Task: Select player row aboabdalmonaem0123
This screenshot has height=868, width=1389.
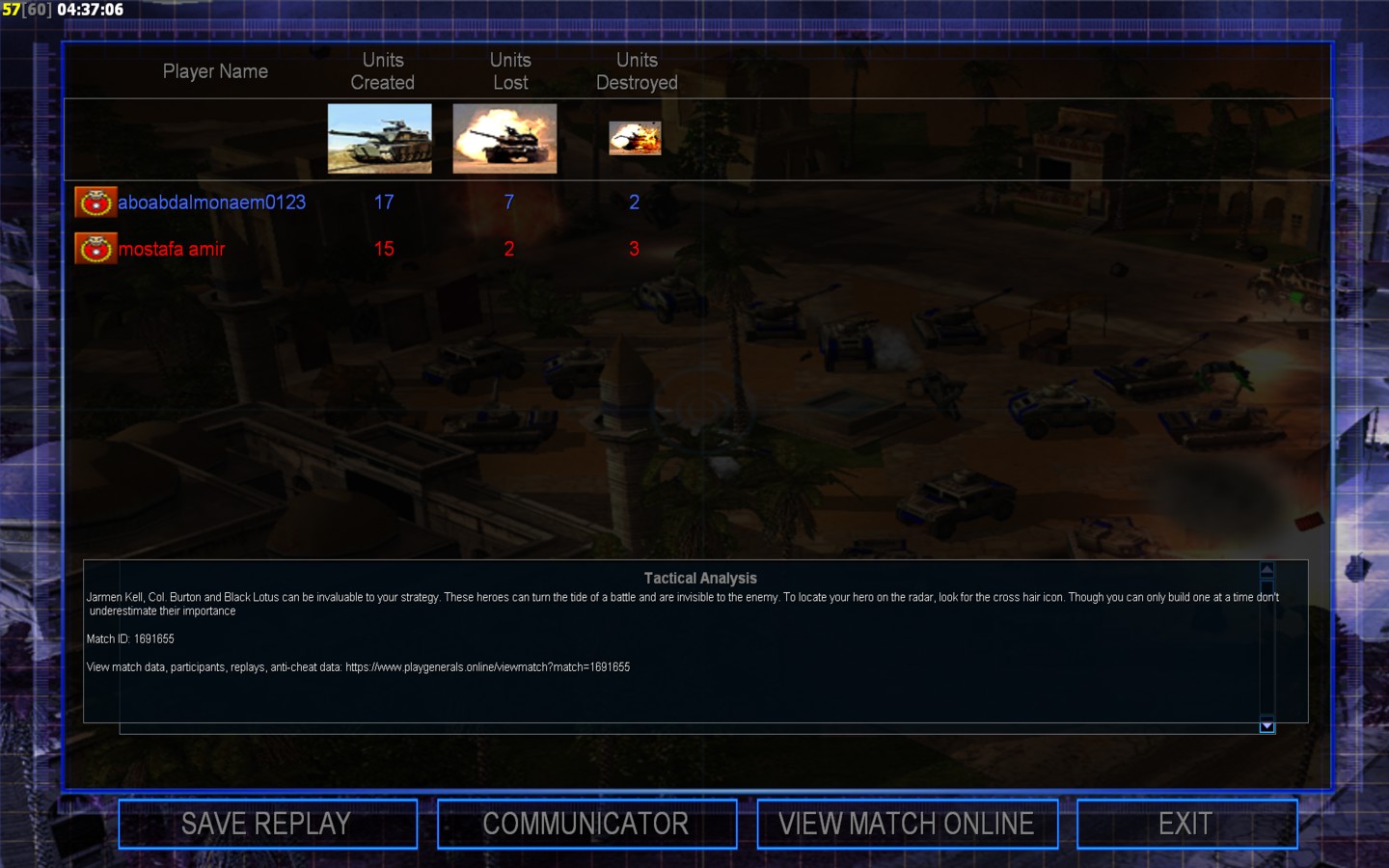Action: (211, 203)
